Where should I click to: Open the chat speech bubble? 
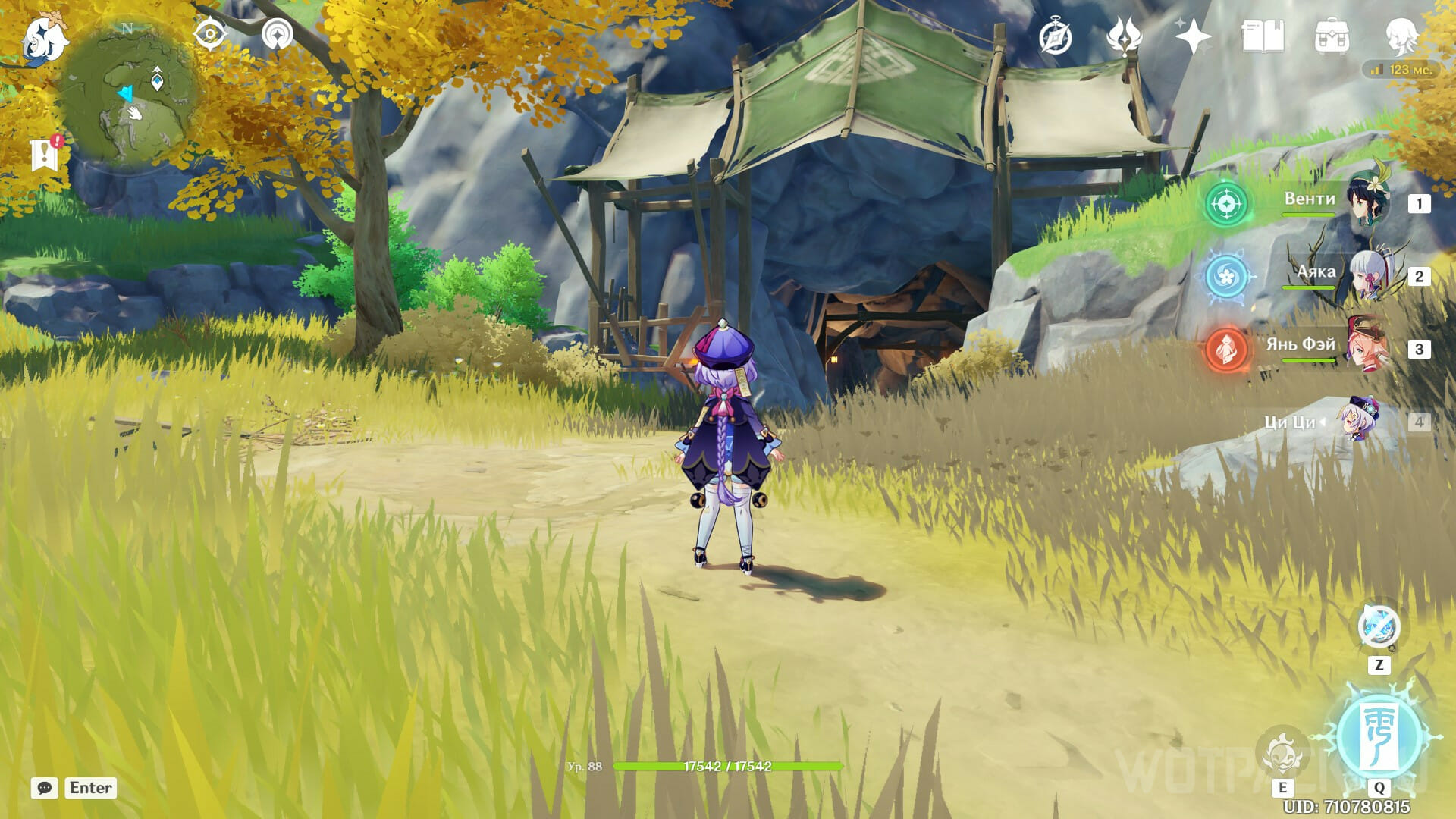coord(45,788)
